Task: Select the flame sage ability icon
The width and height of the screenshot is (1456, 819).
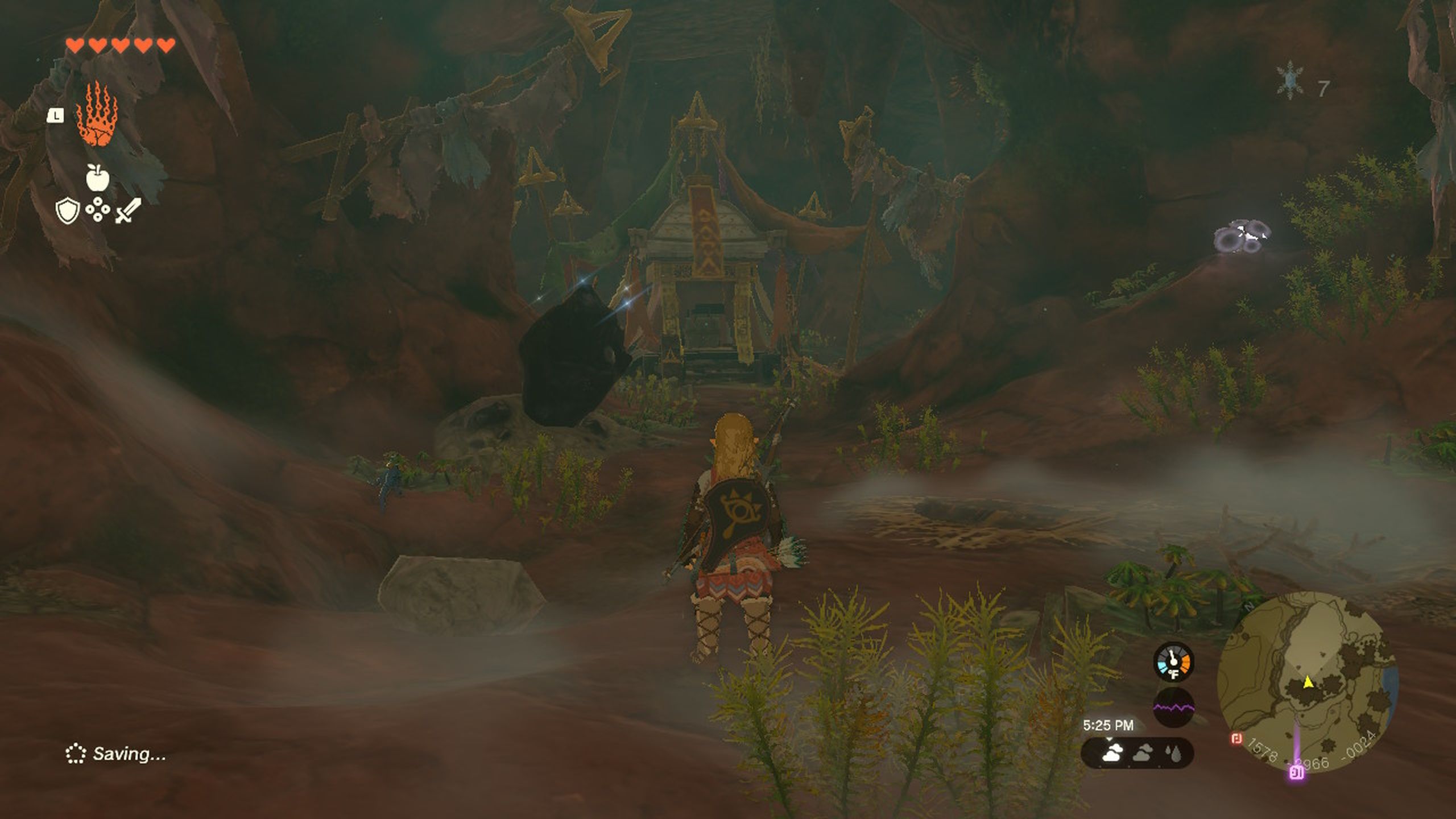Action: click(98, 121)
